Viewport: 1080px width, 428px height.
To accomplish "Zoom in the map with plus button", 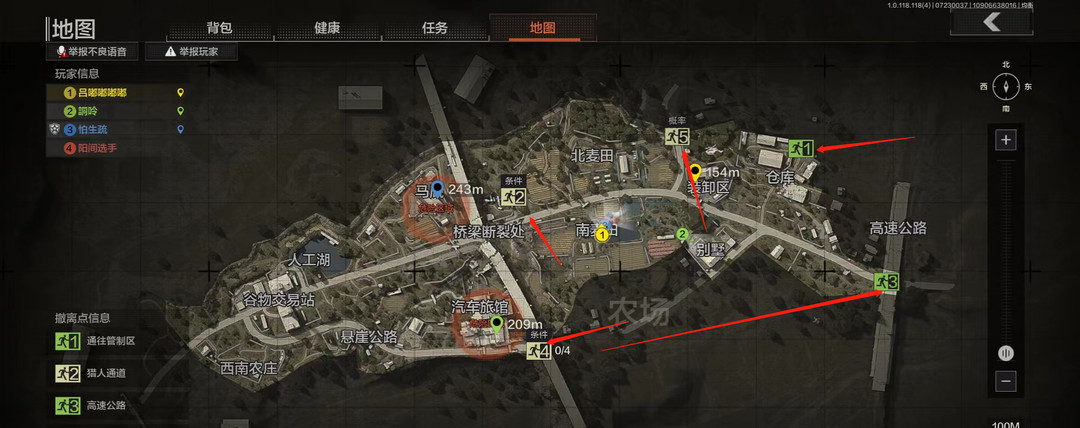I will 1006,140.
